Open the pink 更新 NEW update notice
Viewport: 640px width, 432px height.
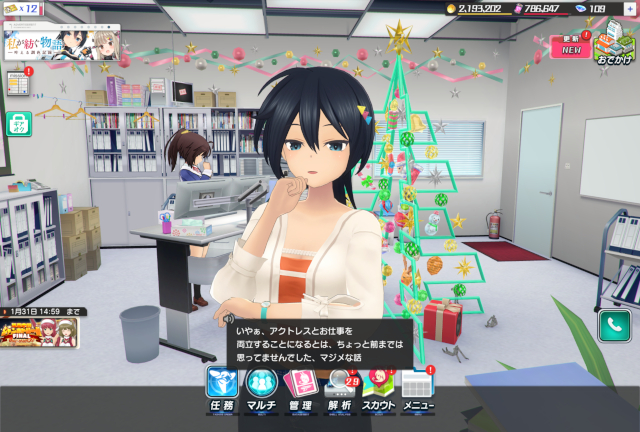click(x=570, y=45)
